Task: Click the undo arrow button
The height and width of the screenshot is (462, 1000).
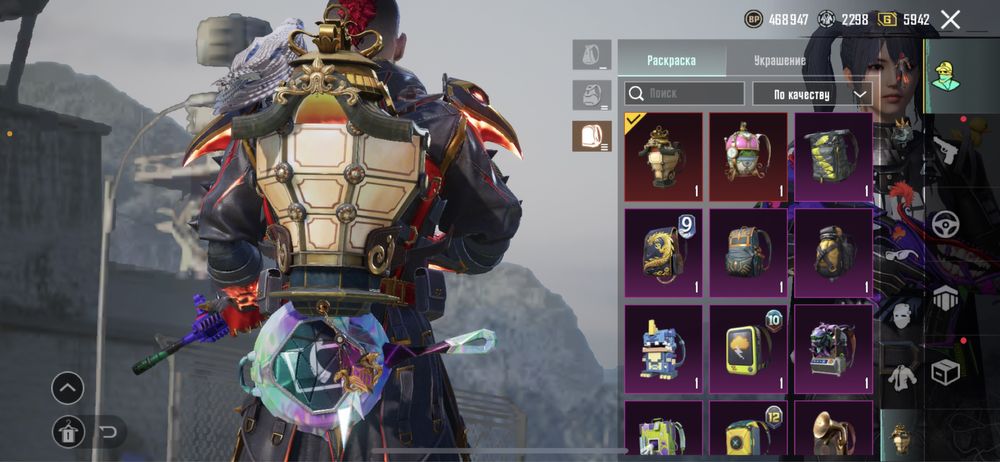Action: (x=108, y=432)
